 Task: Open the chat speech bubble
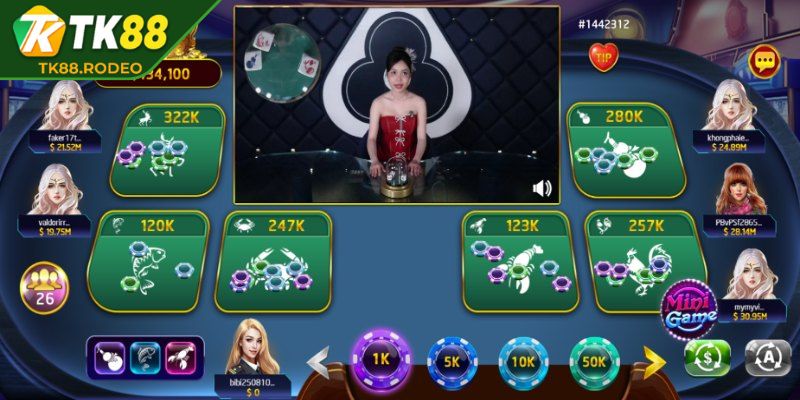point(765,62)
